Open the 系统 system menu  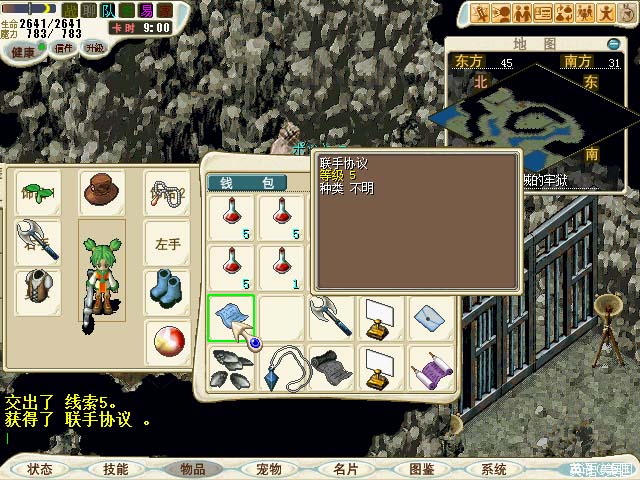493,468
